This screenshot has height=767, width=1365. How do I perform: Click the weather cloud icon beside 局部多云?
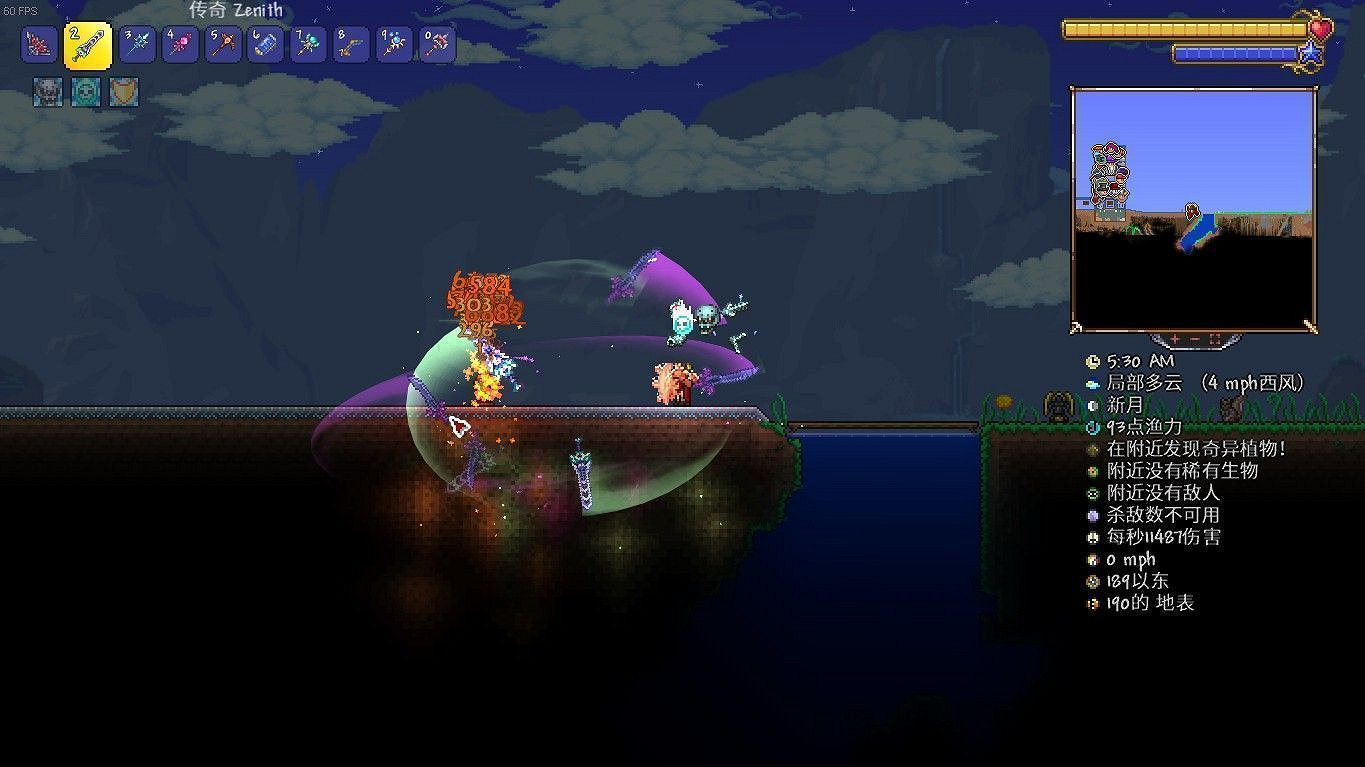click(1093, 382)
